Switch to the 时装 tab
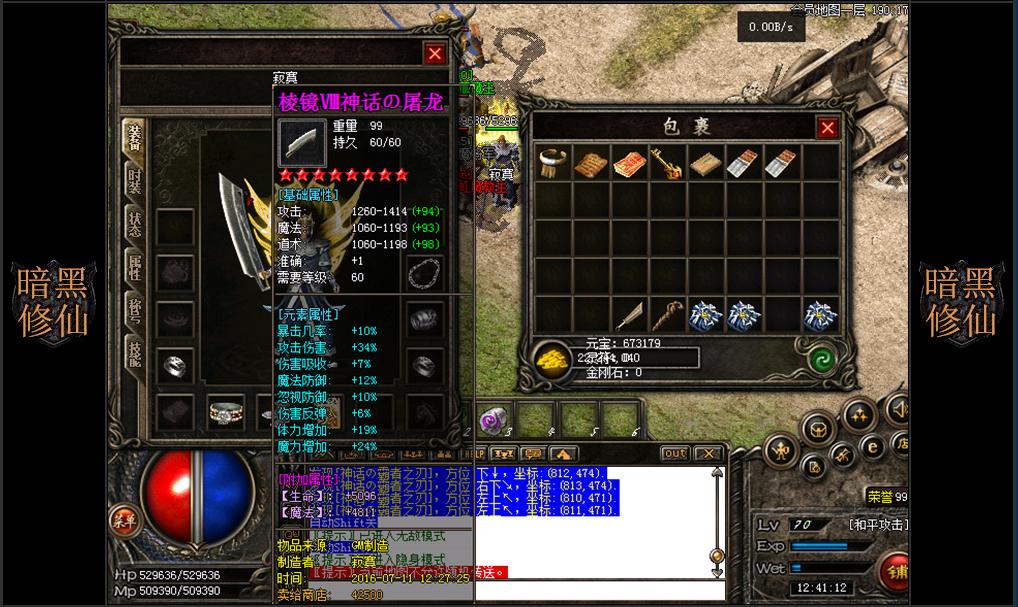1018x607 pixels. [135, 181]
